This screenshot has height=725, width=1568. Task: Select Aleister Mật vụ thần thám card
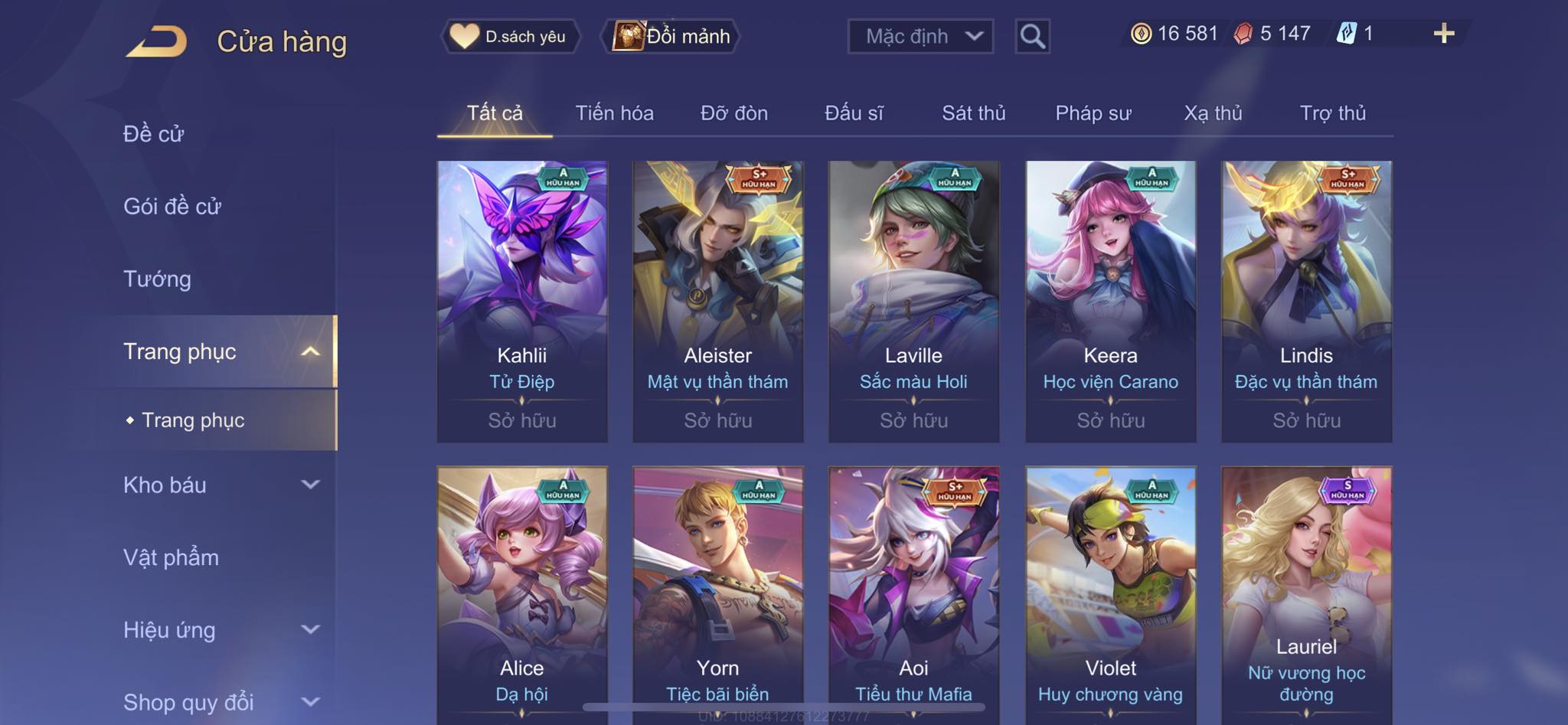[718, 301]
